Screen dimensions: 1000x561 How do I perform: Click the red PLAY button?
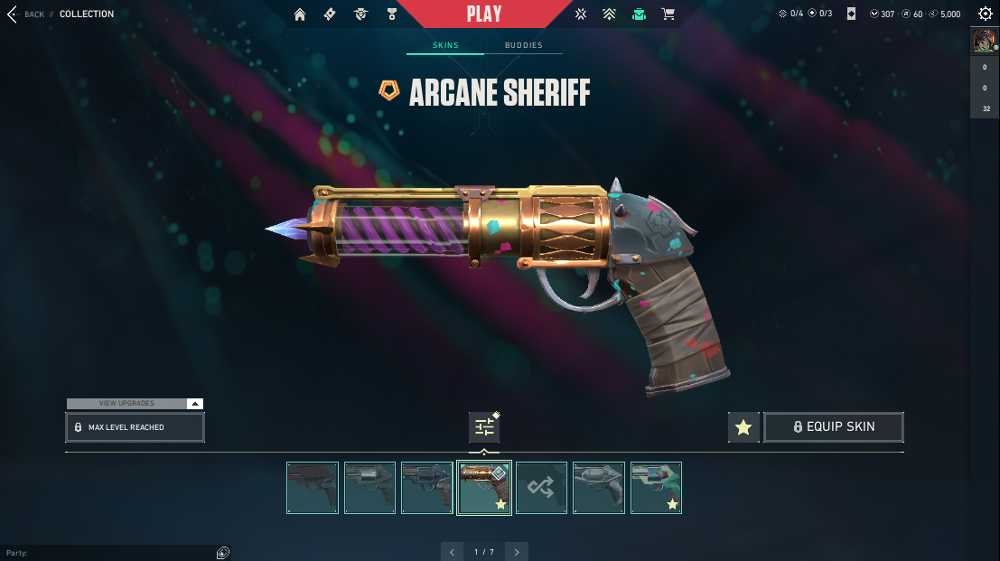485,14
